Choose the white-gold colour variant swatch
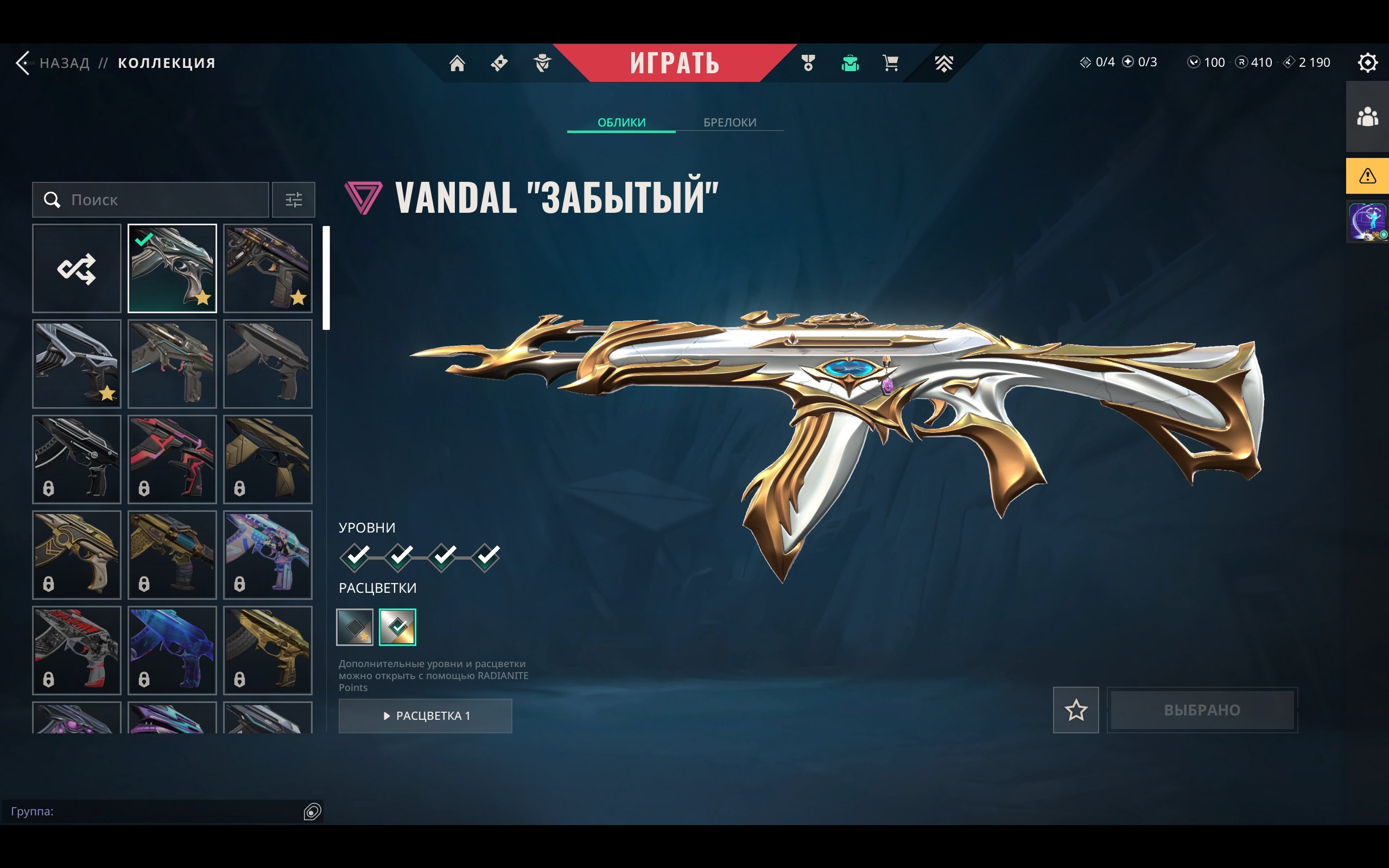 [397, 627]
